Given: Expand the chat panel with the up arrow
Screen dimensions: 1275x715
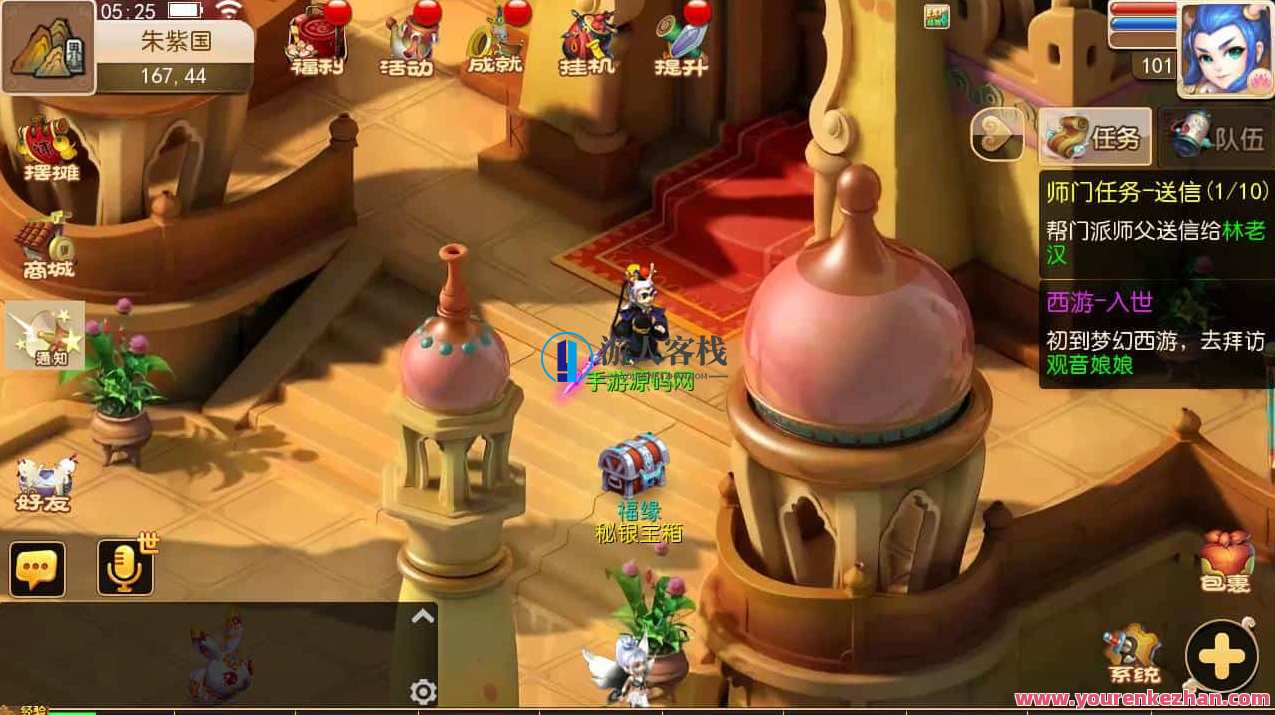Looking at the screenshot, I should (x=423, y=617).
